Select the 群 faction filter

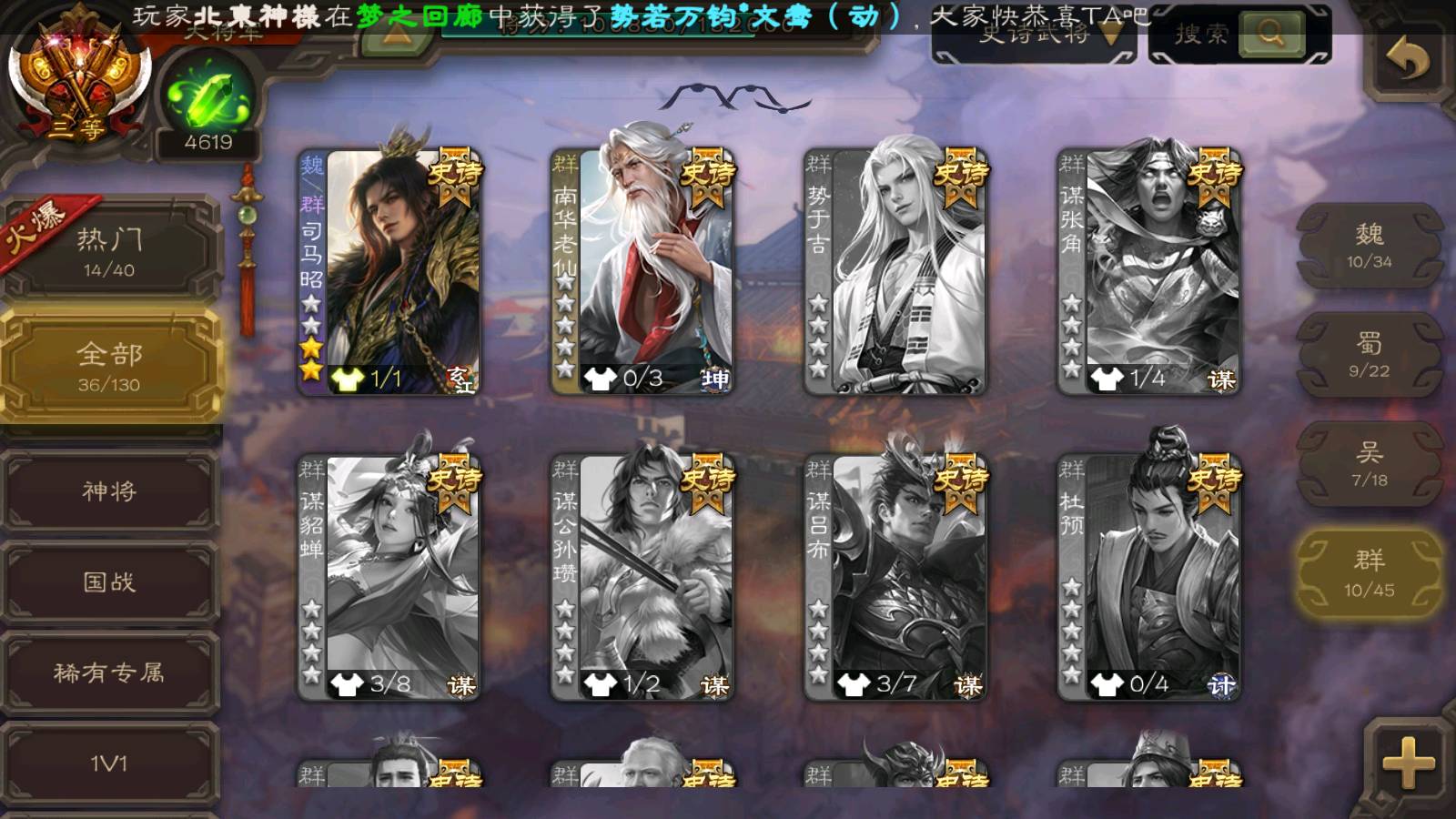click(1370, 573)
